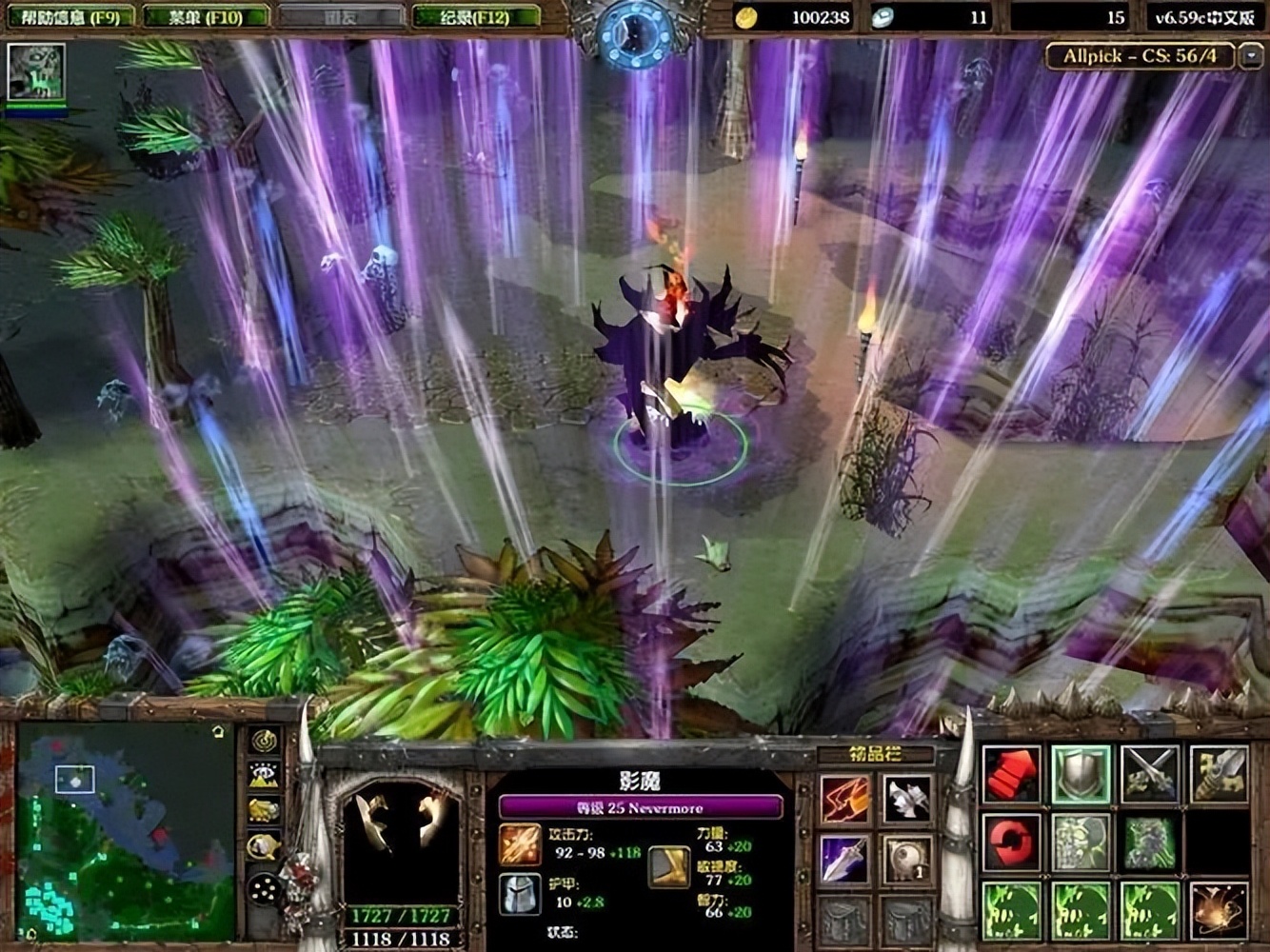Click the red arrow move command
Image resolution: width=1270 pixels, height=952 pixels.
[1011, 774]
